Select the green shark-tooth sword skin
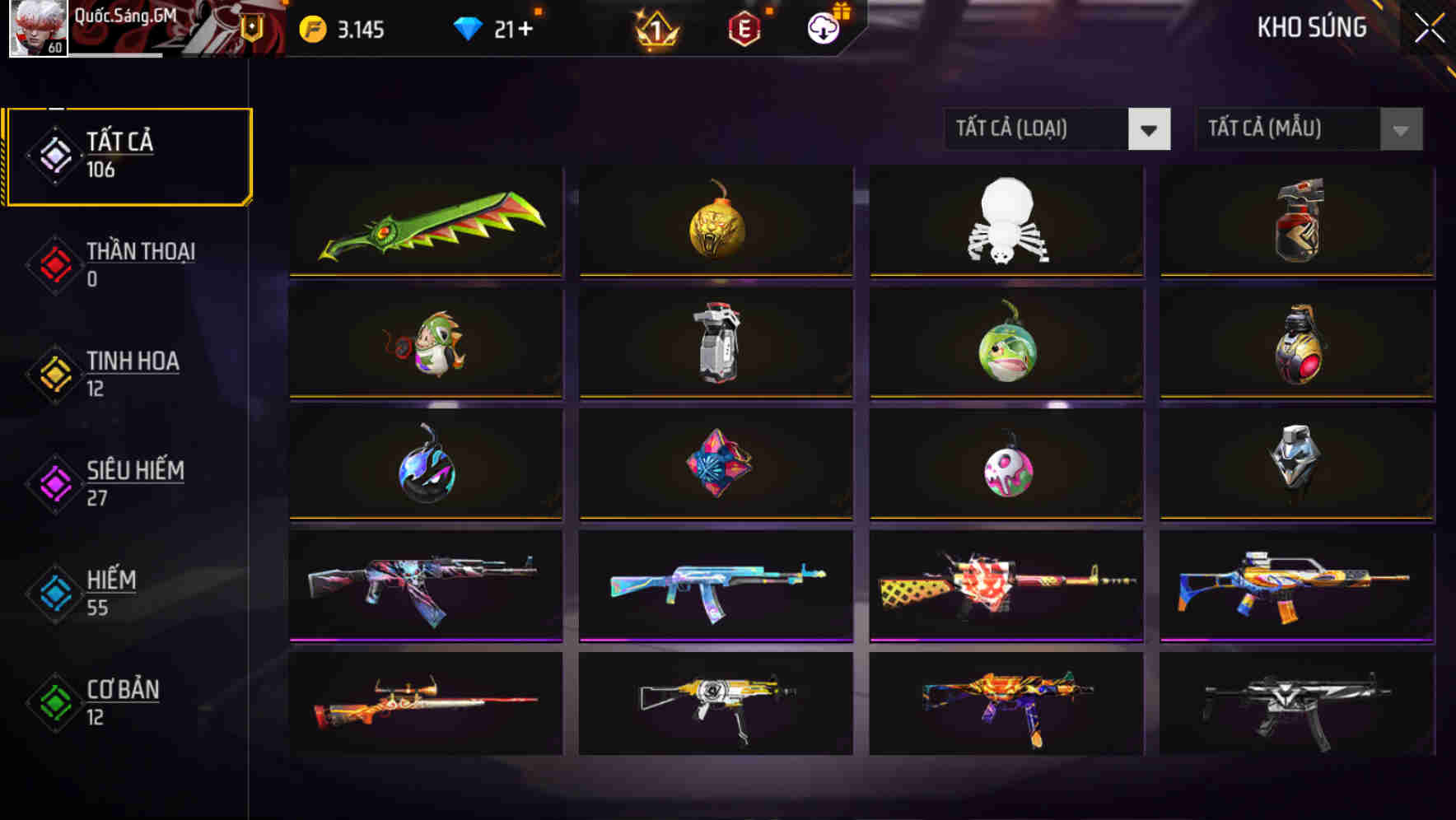This screenshot has height=820, width=1456. [425, 221]
